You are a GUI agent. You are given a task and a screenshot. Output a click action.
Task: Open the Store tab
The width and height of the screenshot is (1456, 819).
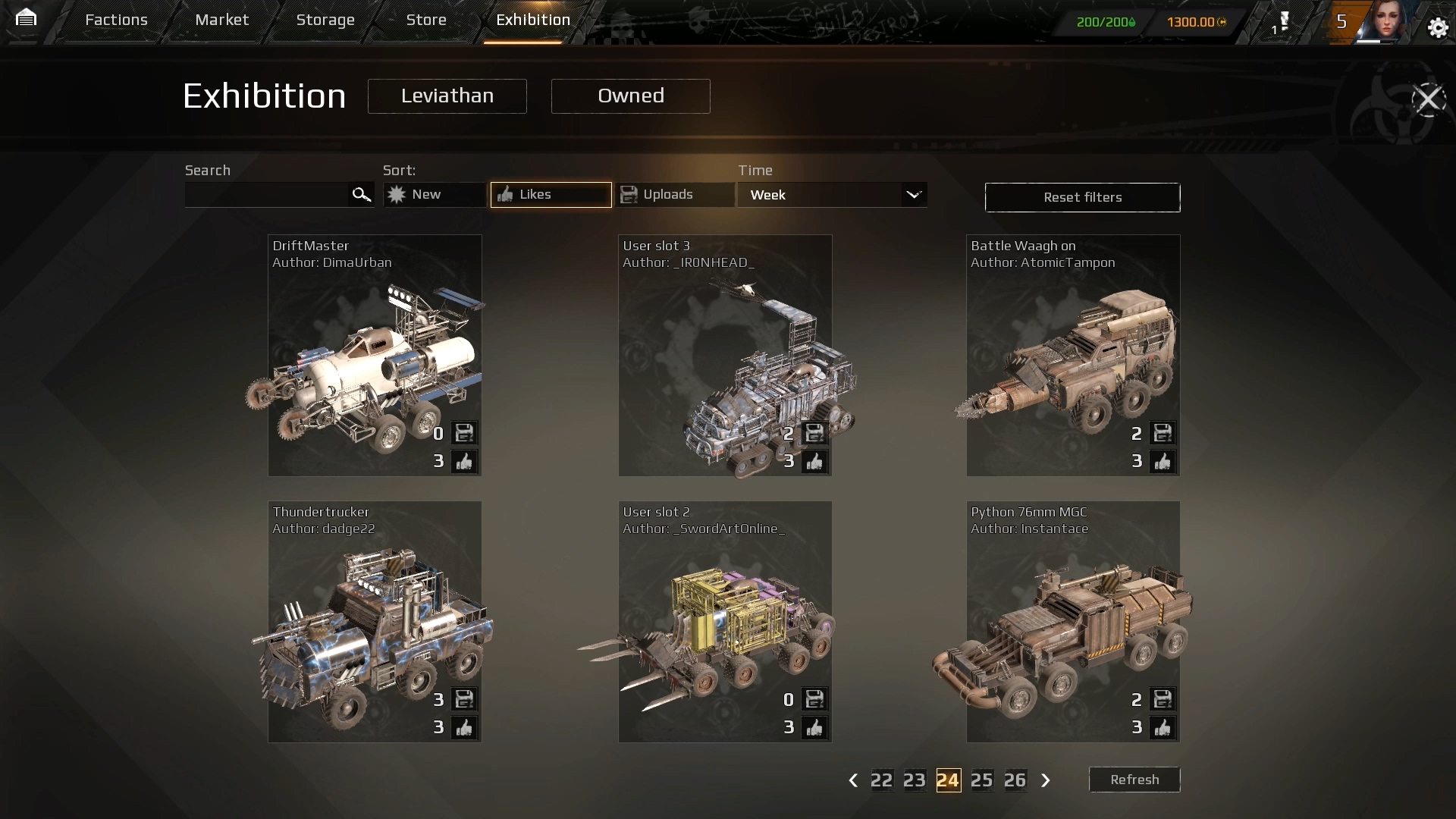coord(426,20)
